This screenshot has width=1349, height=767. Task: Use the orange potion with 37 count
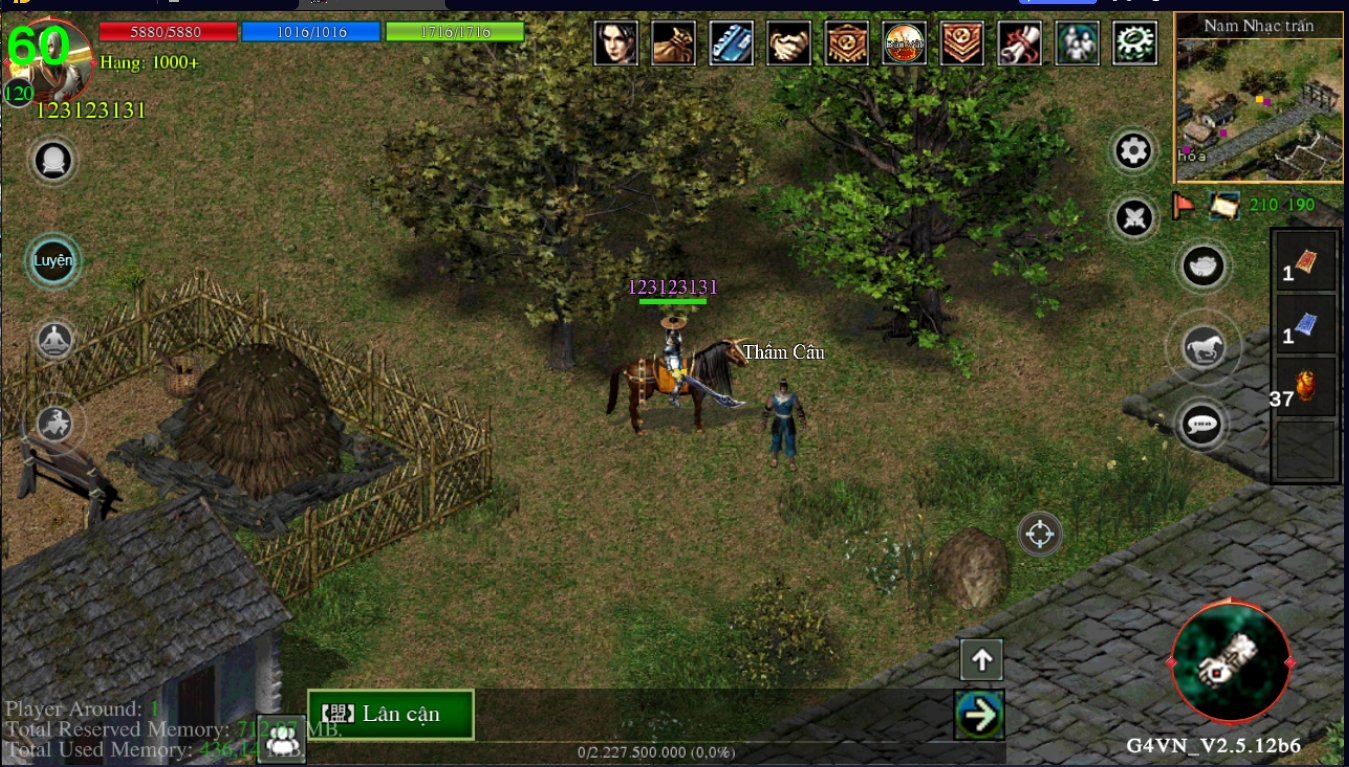click(1305, 387)
